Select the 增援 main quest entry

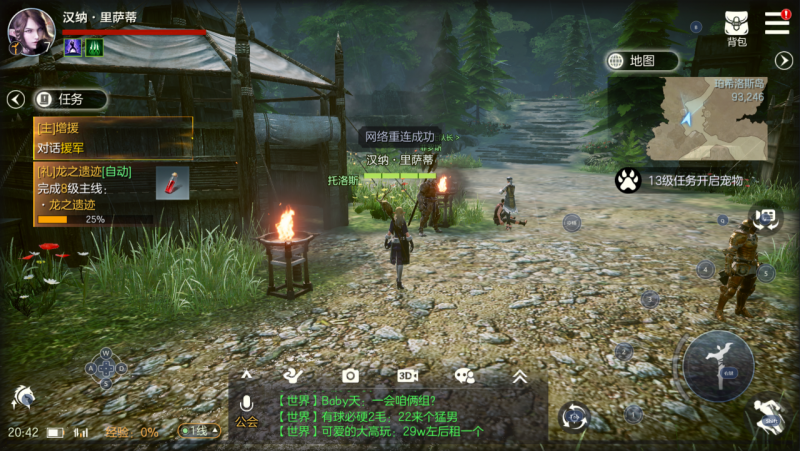tap(112, 138)
